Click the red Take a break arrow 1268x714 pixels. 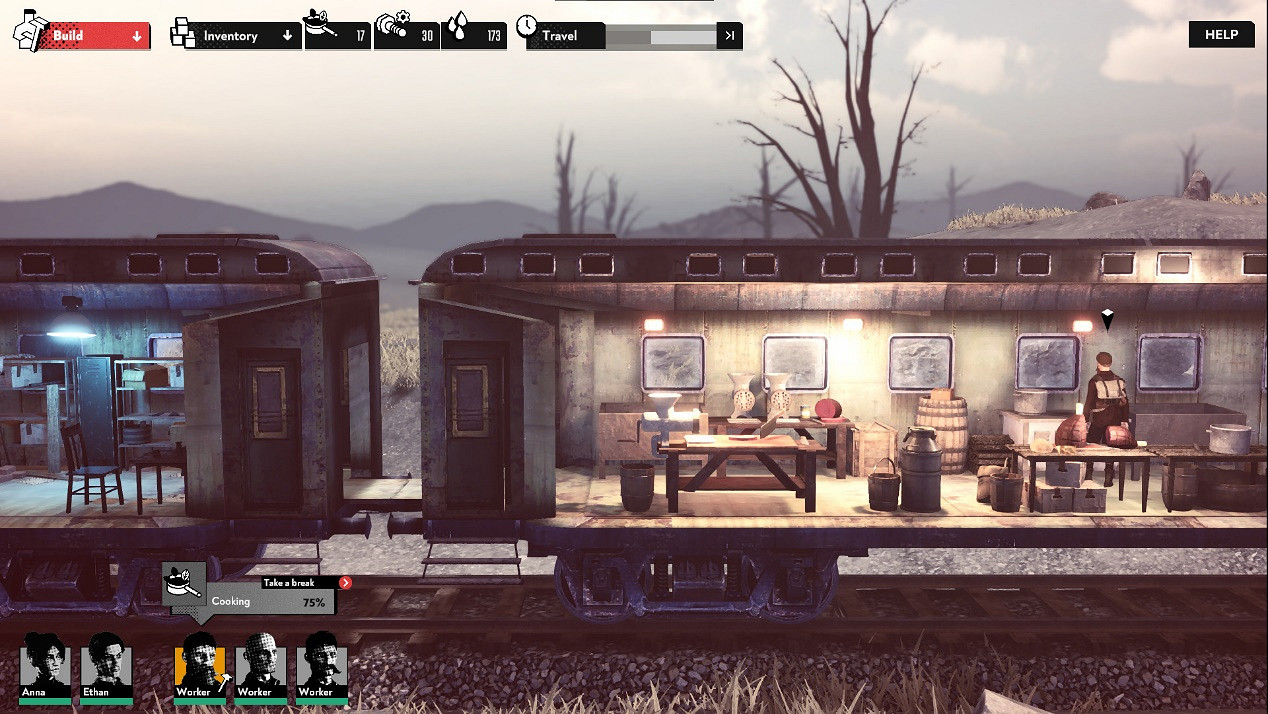tap(345, 582)
